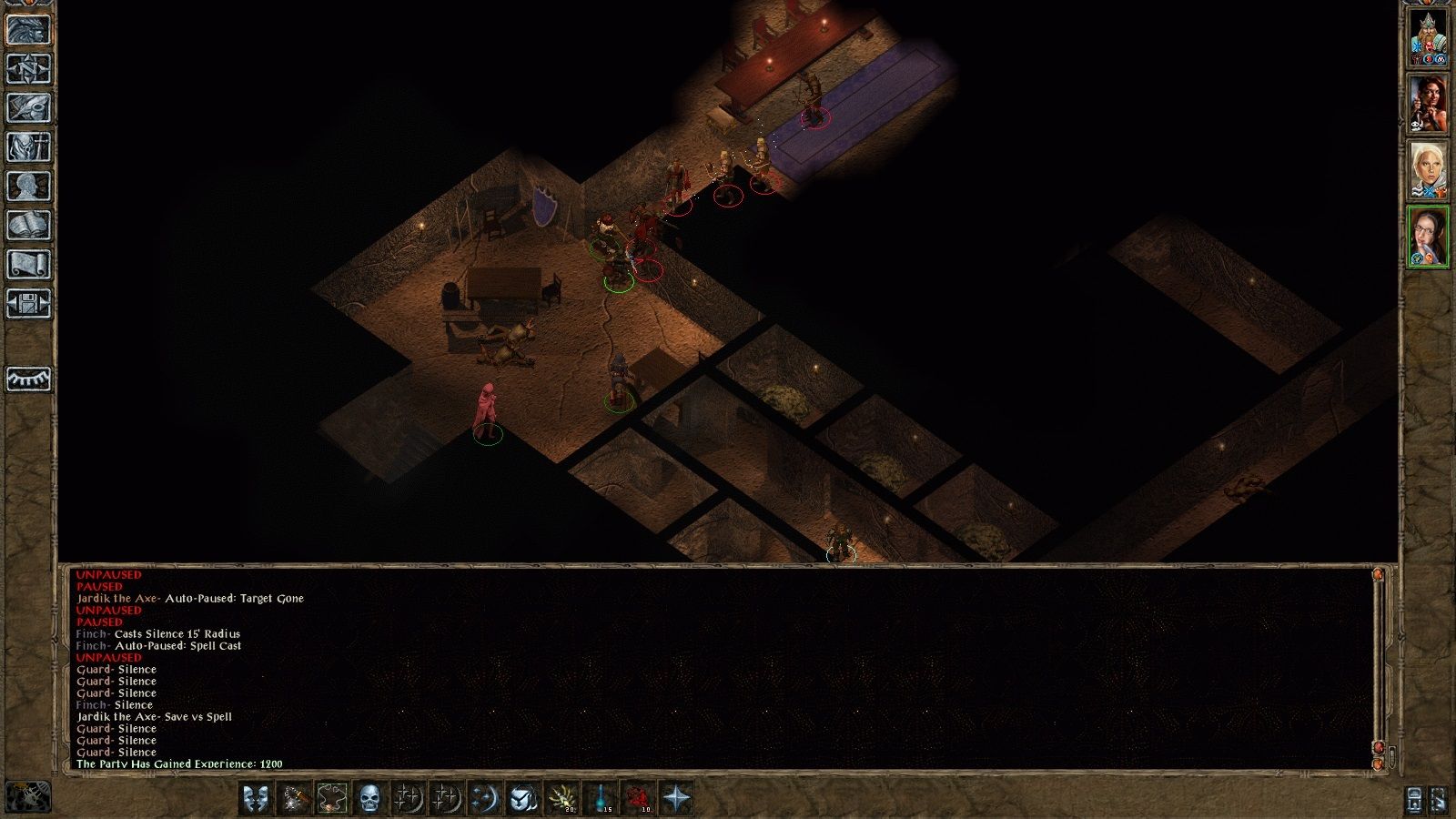Activate the Special Abilities star icon
Image resolution: width=1456 pixels, height=819 pixels.
tap(677, 797)
